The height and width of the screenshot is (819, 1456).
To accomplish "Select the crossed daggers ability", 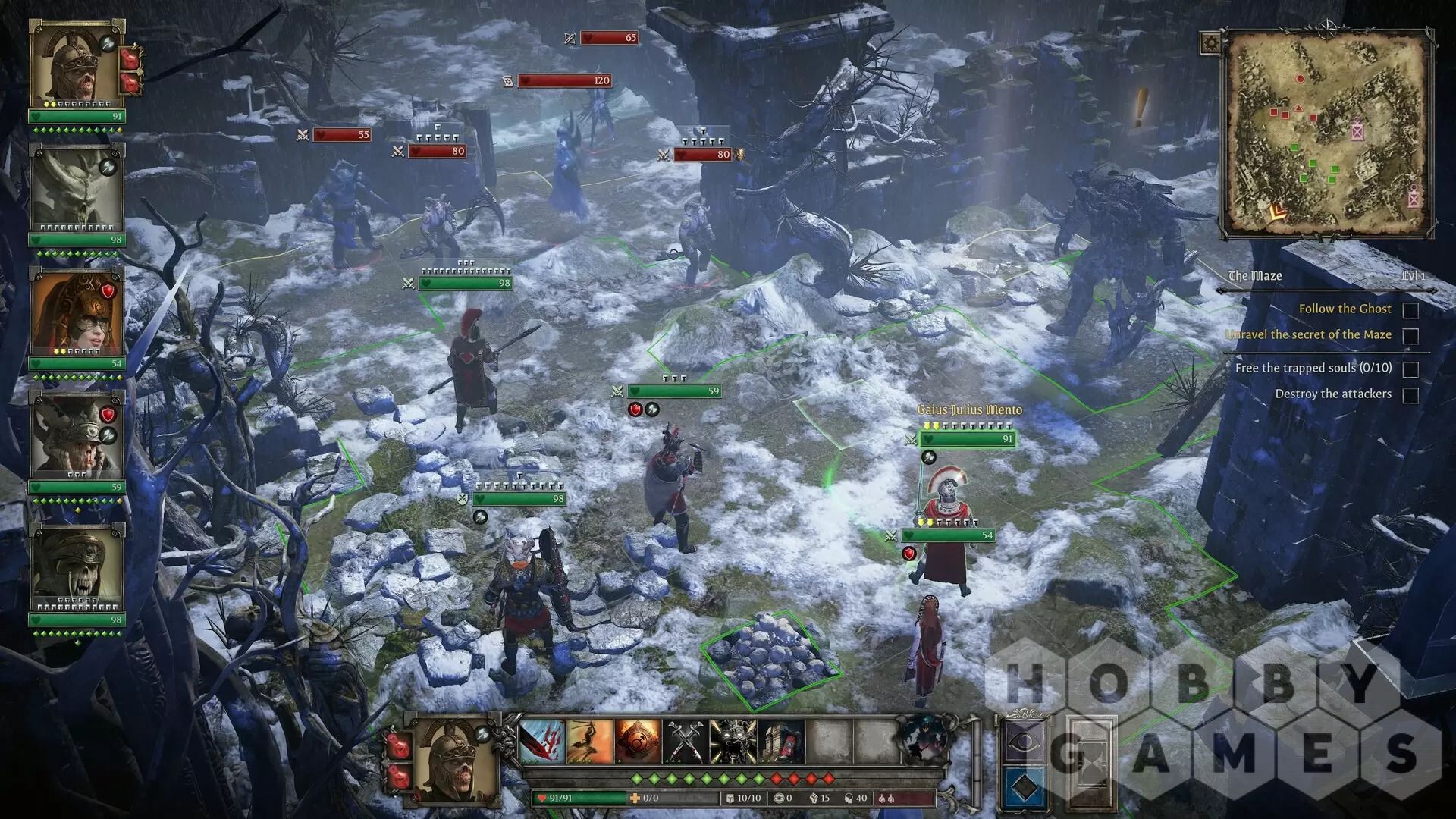I will (685, 740).
